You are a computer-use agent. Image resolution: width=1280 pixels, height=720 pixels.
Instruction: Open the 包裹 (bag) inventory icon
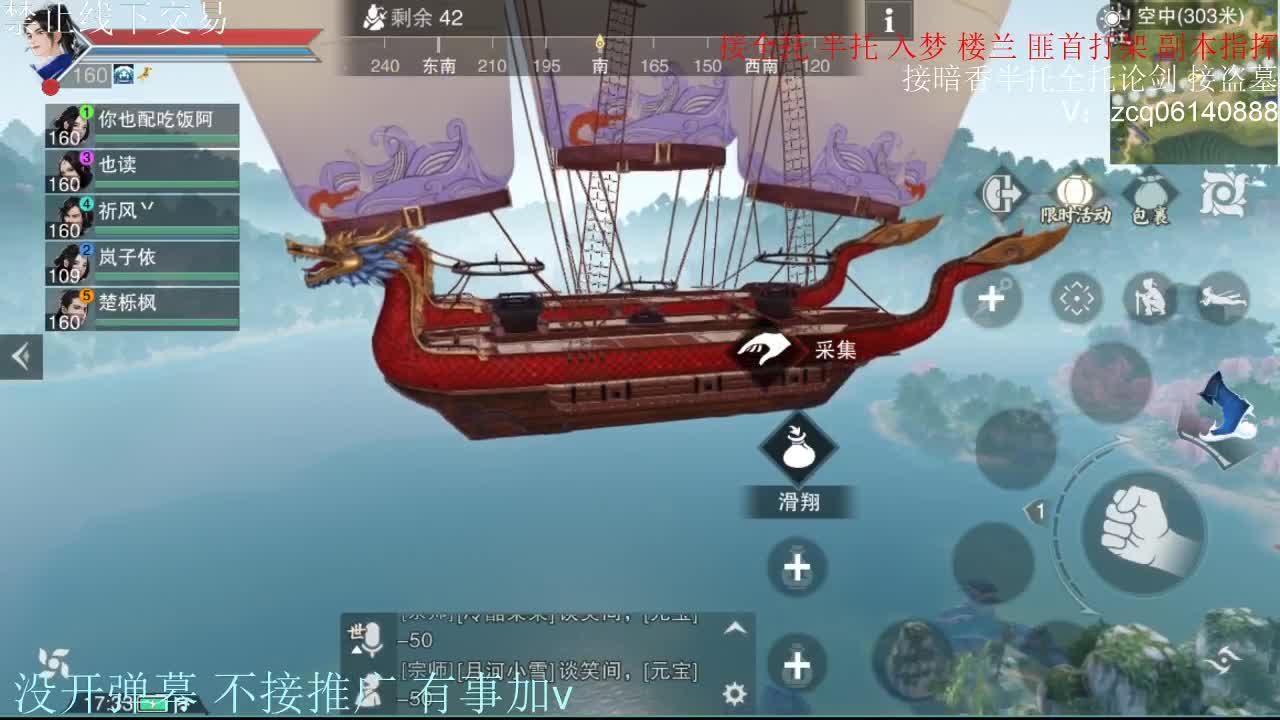click(1151, 192)
